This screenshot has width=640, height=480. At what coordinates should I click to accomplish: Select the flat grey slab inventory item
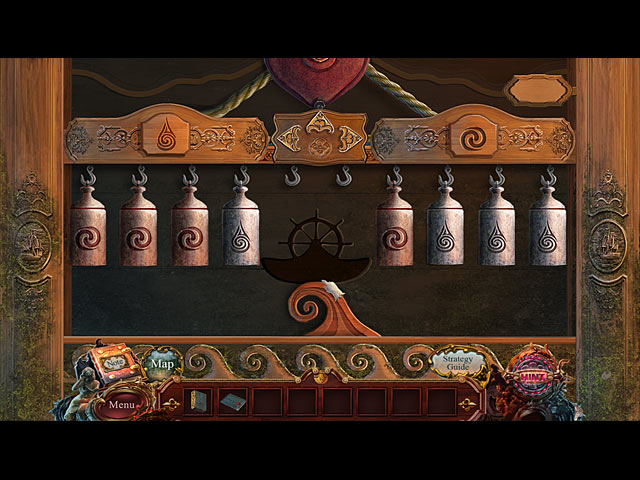point(233,402)
